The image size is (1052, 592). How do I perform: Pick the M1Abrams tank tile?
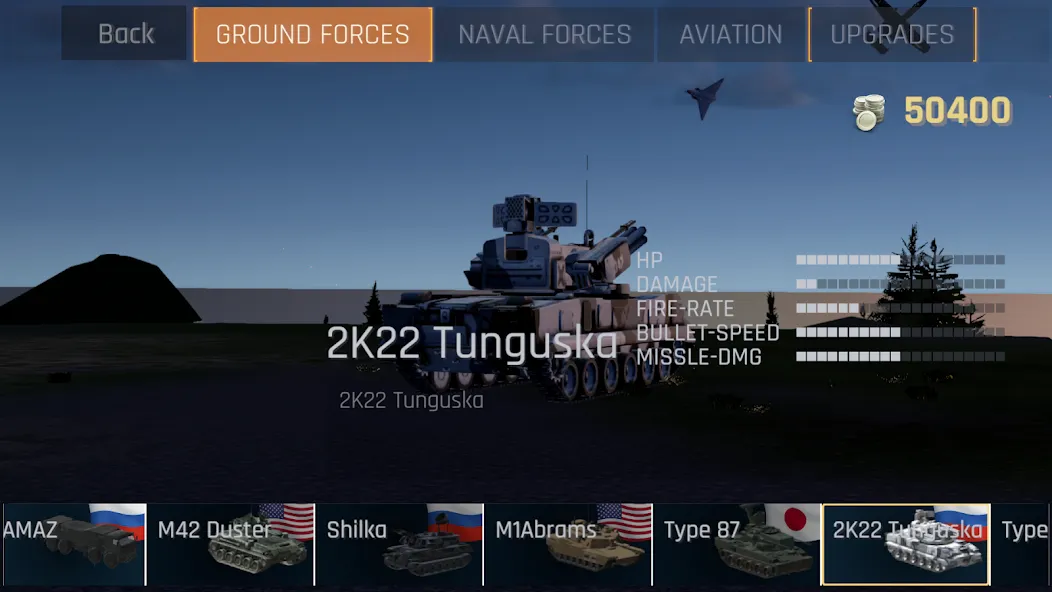tap(568, 544)
